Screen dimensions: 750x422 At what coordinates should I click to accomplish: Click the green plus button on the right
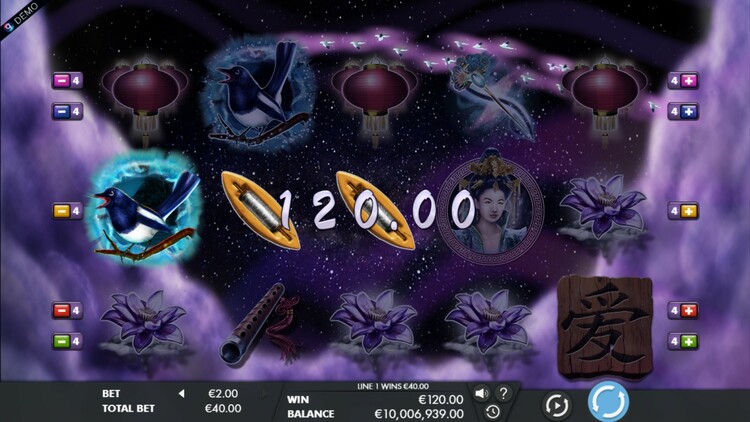(x=689, y=341)
